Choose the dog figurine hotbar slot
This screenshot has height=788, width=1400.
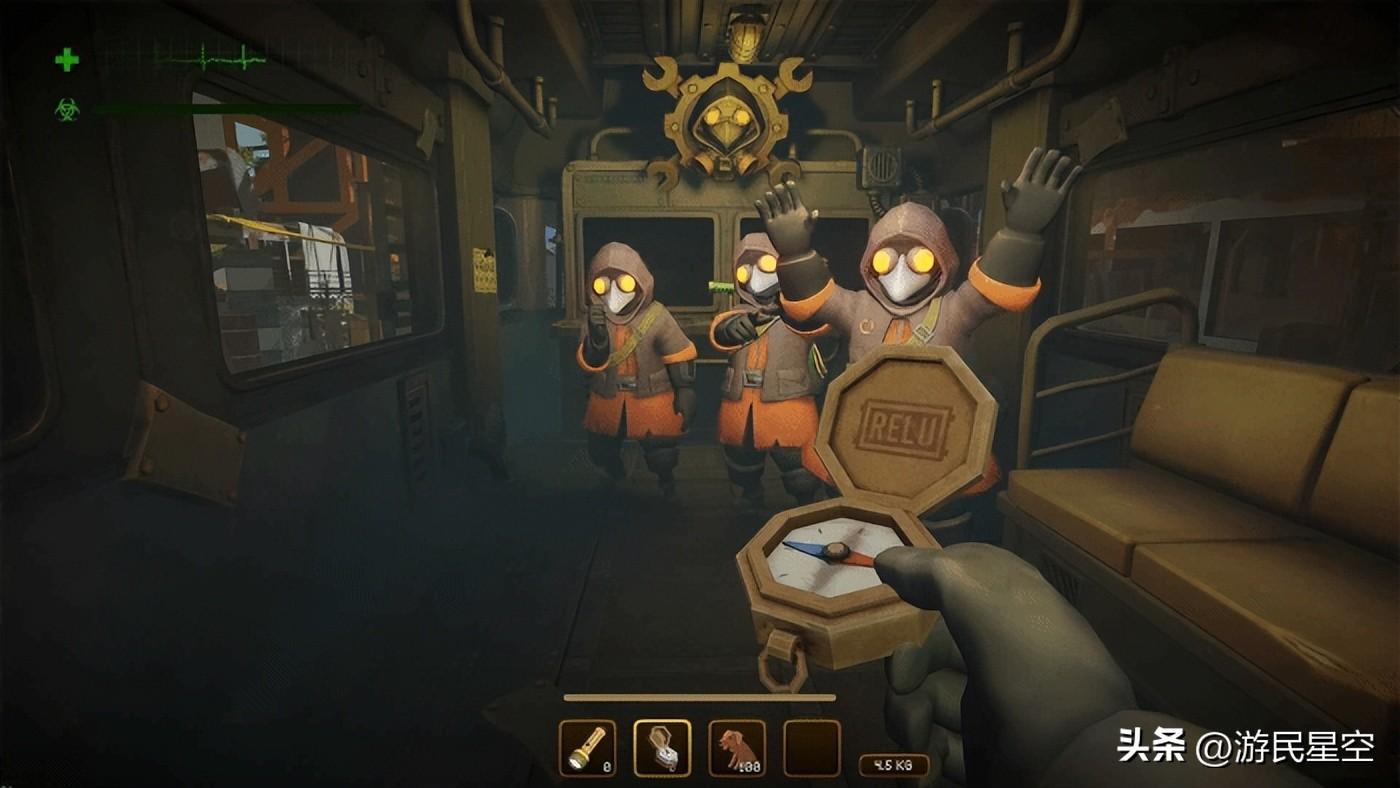pyautogui.click(x=737, y=748)
